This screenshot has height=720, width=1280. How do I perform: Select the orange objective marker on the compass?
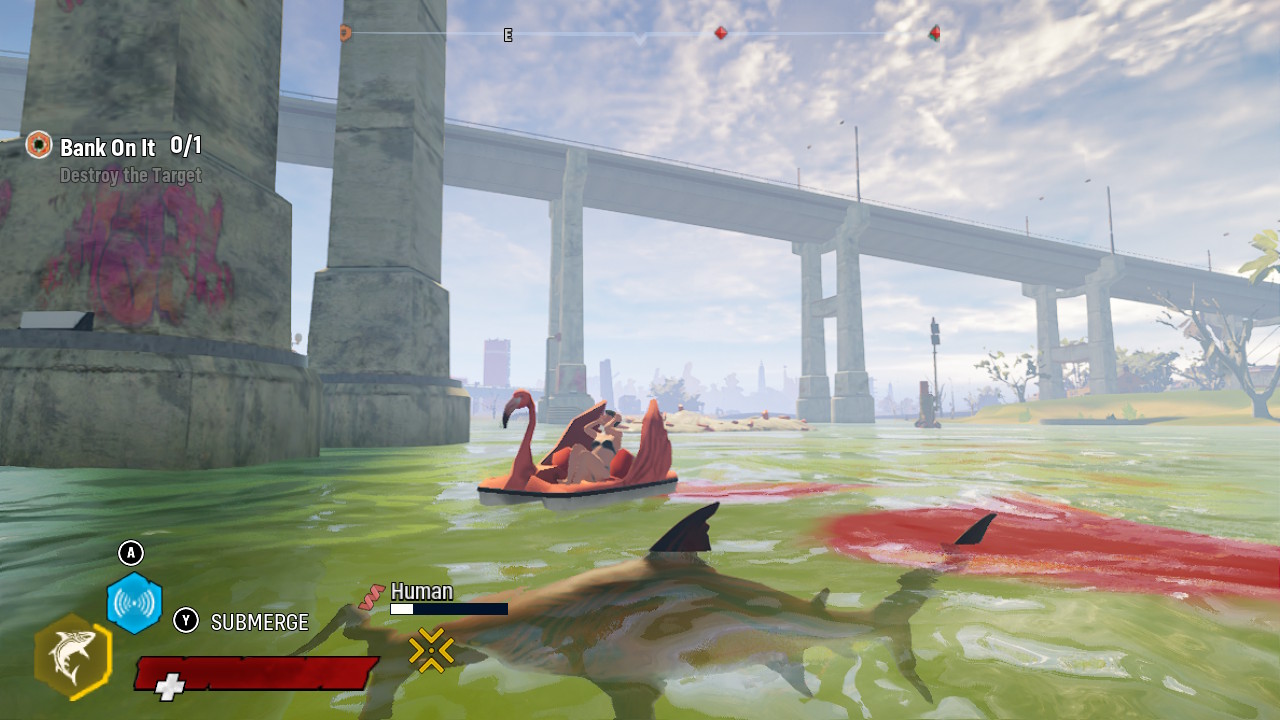(345, 33)
